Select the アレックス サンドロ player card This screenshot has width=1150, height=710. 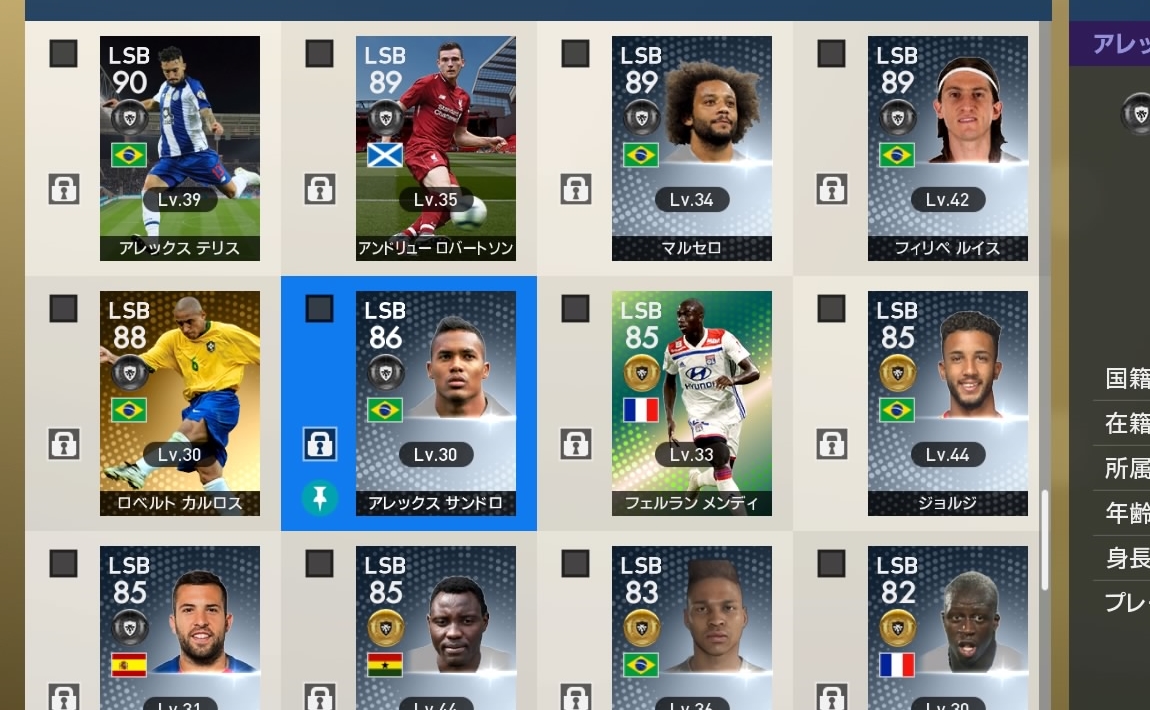pyautogui.click(x=436, y=403)
